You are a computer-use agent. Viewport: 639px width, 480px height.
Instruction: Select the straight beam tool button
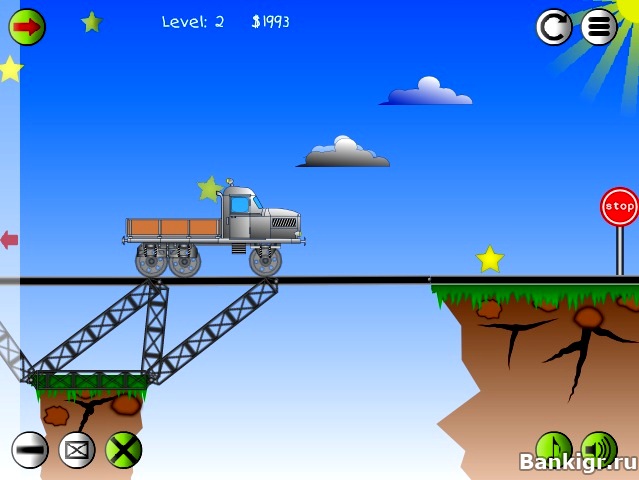coord(30,450)
